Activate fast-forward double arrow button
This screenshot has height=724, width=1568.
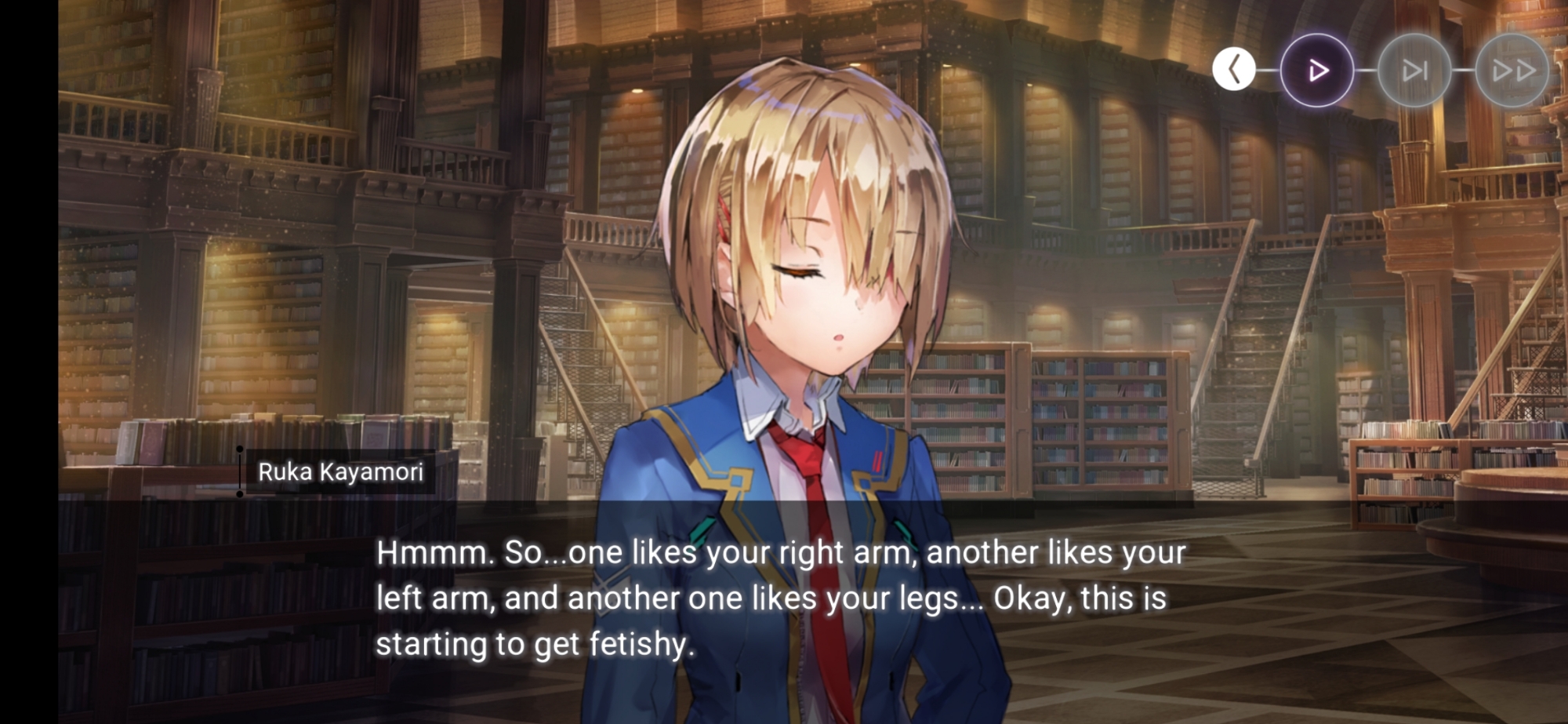(1512, 71)
